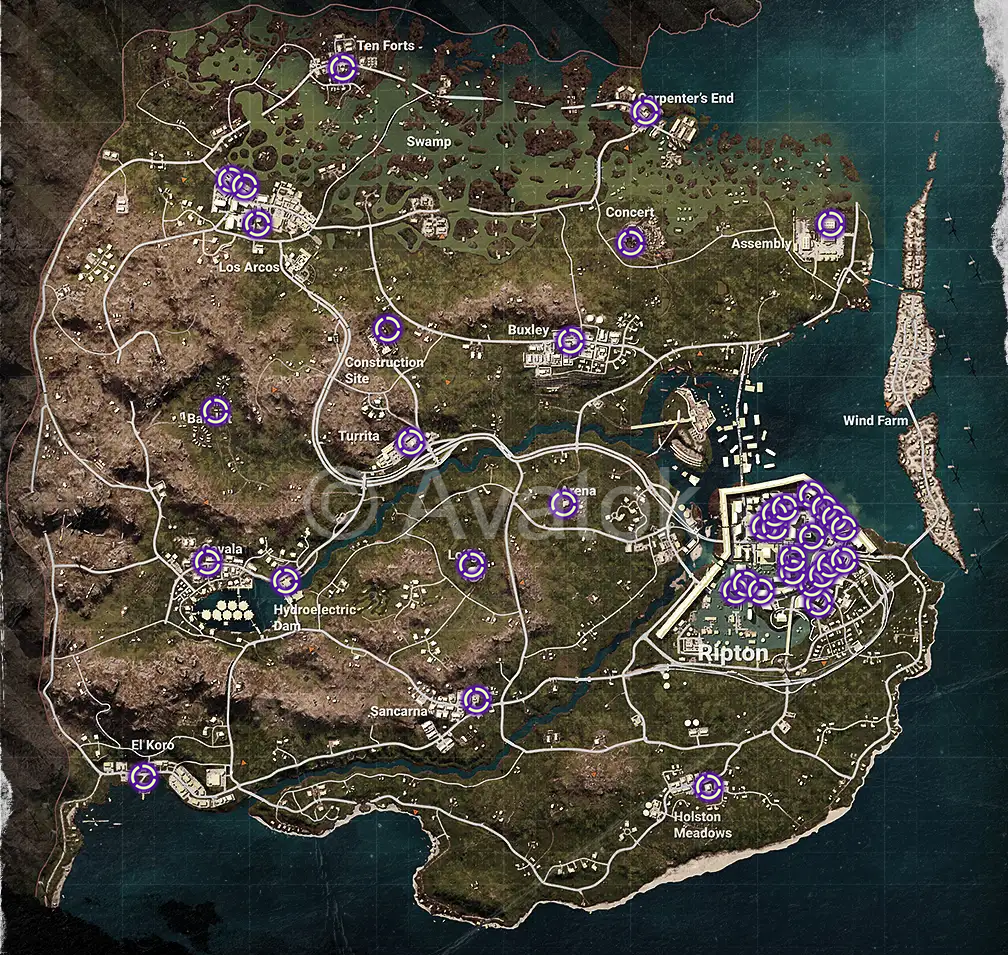Image resolution: width=1008 pixels, height=955 pixels.
Task: Select the marker at Ayala town
Action: point(207,561)
